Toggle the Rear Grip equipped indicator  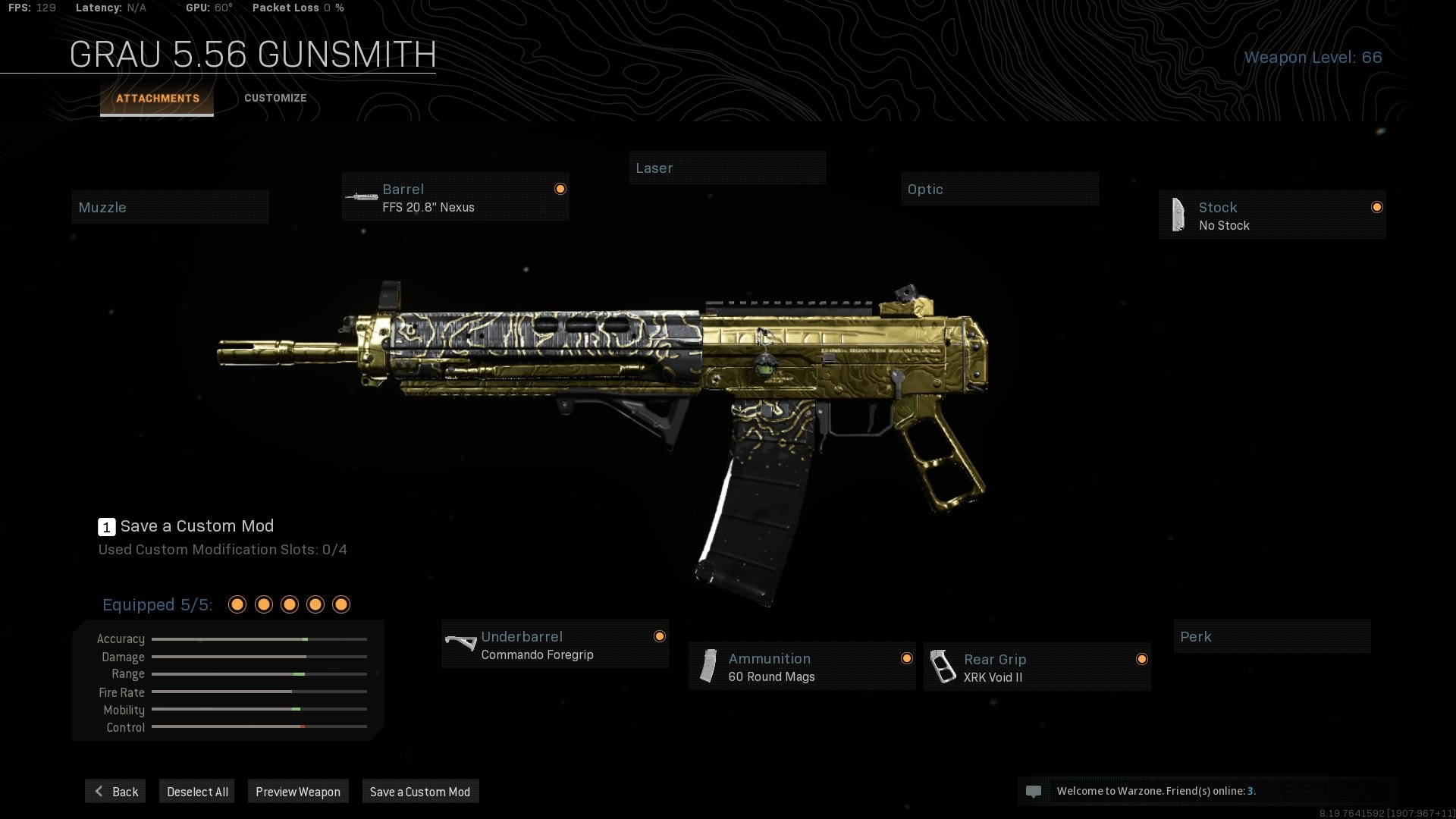[1142, 661]
